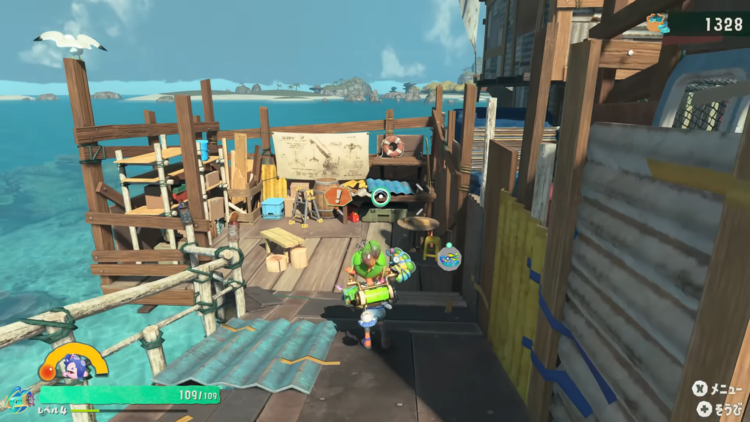Click the Smallfry companion gauge icon
Viewport: 750px width, 422px height.
click(x=73, y=362)
